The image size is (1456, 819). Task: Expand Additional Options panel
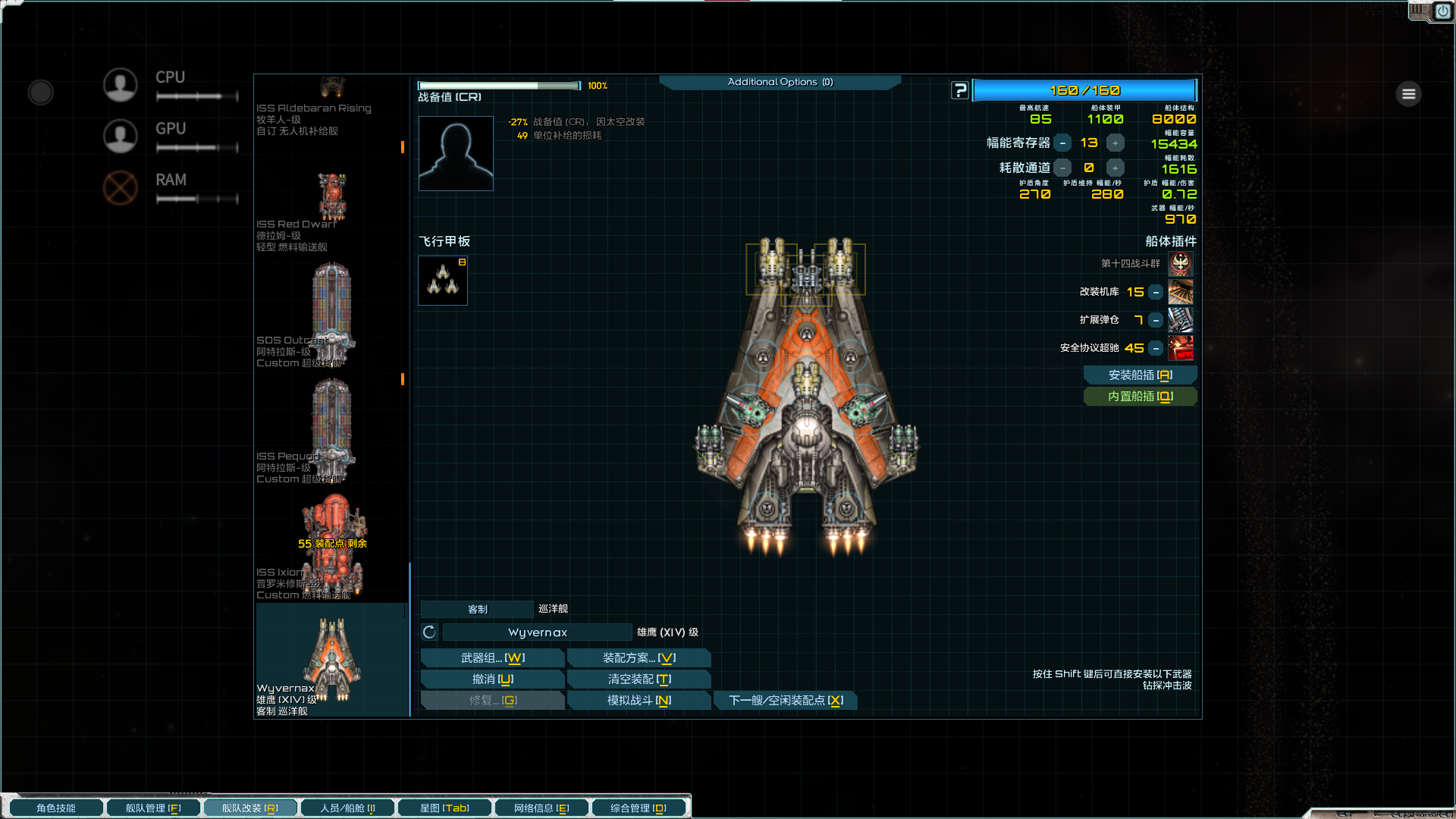coord(780,82)
